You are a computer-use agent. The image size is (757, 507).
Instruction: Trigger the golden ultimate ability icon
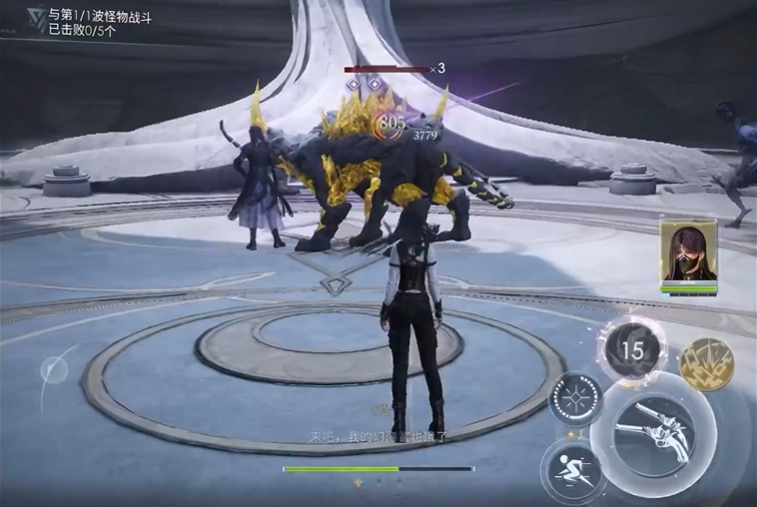pyautogui.click(x=706, y=364)
